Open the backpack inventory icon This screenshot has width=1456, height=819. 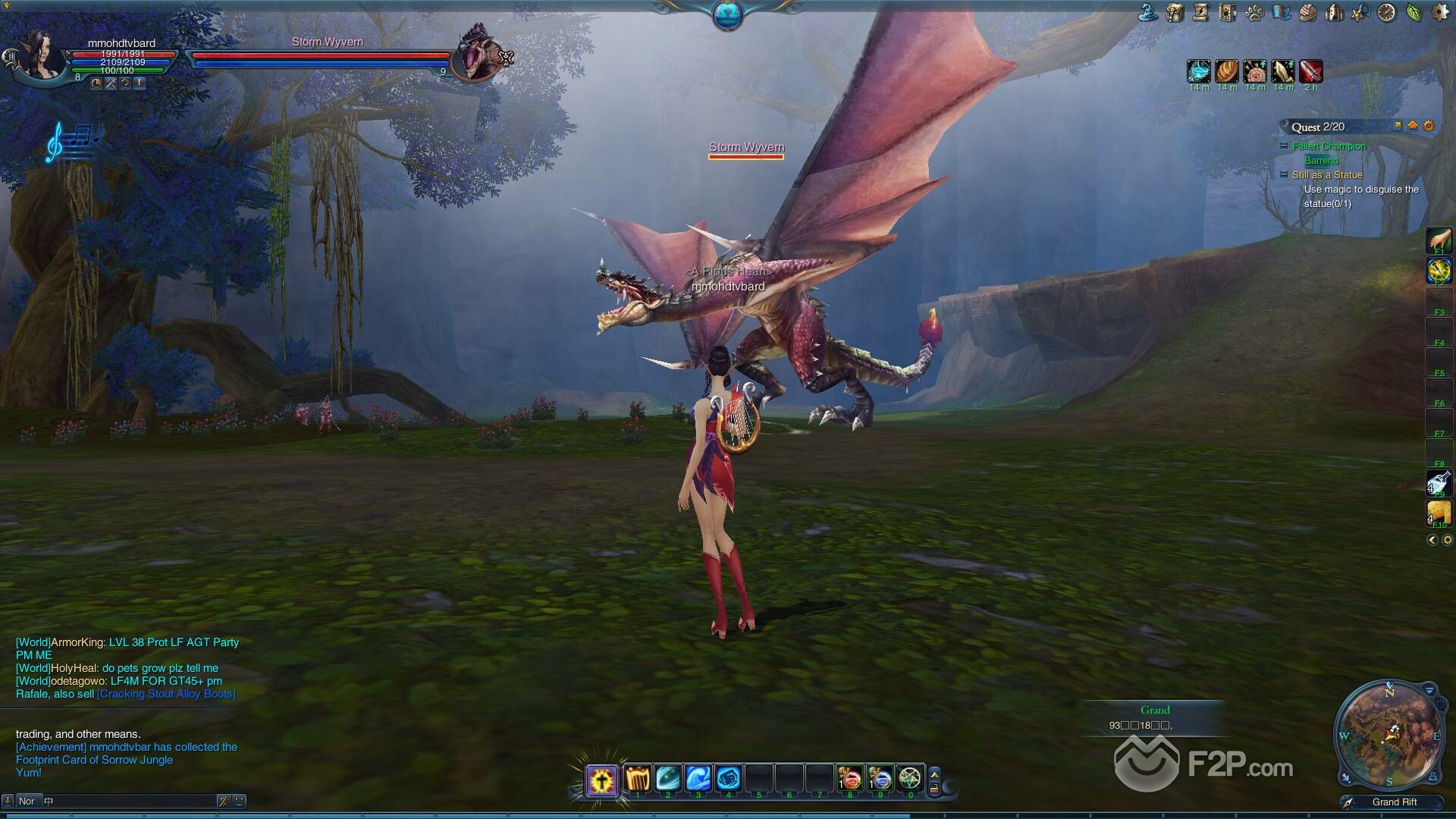pos(1175,12)
